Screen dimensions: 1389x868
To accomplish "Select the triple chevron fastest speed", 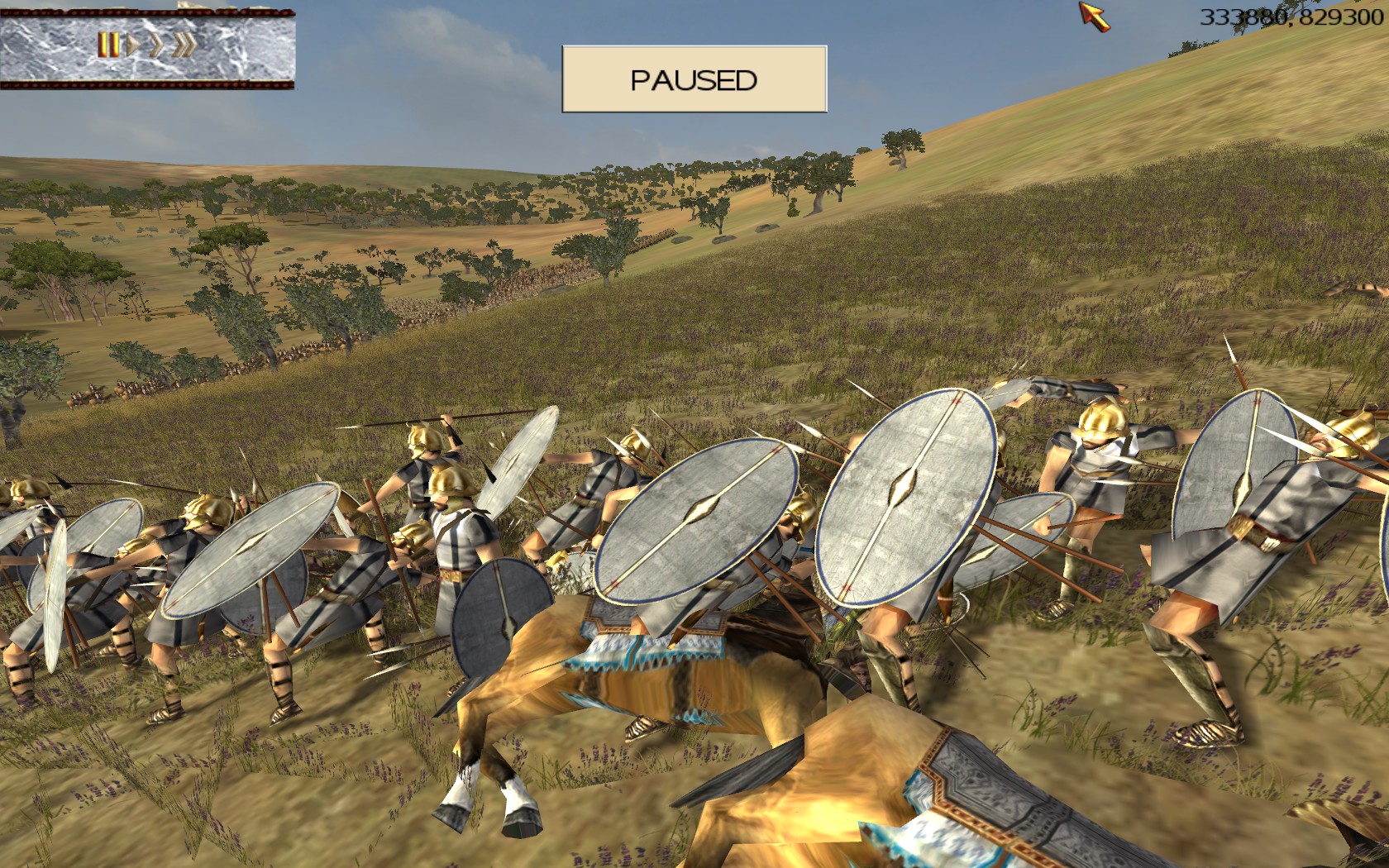I will coord(184,45).
